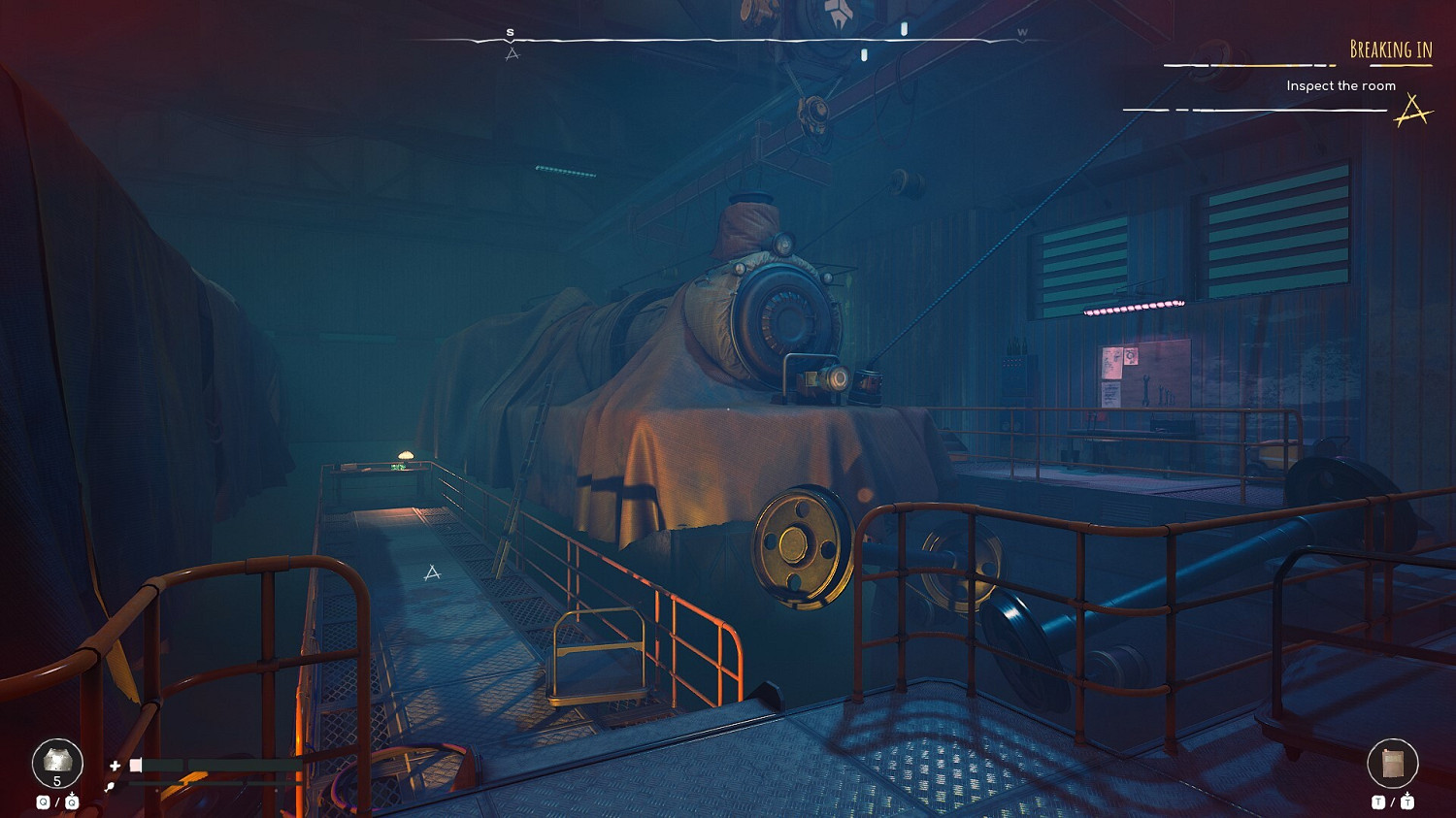The image size is (1456, 818).
Task: Toggle the W marker on the compass bar
Action: [1022, 31]
